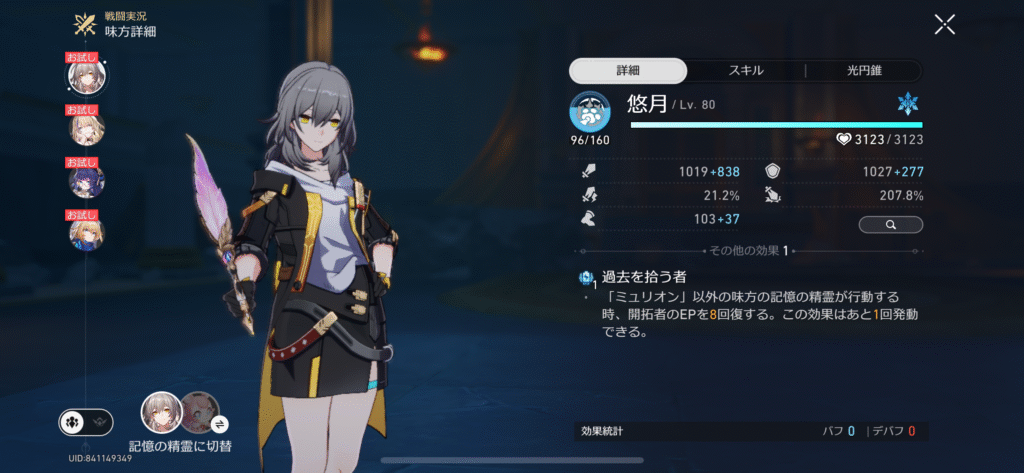The height and width of the screenshot is (473, 1024).
Task: Close the ally details screen
Action: 944,25
